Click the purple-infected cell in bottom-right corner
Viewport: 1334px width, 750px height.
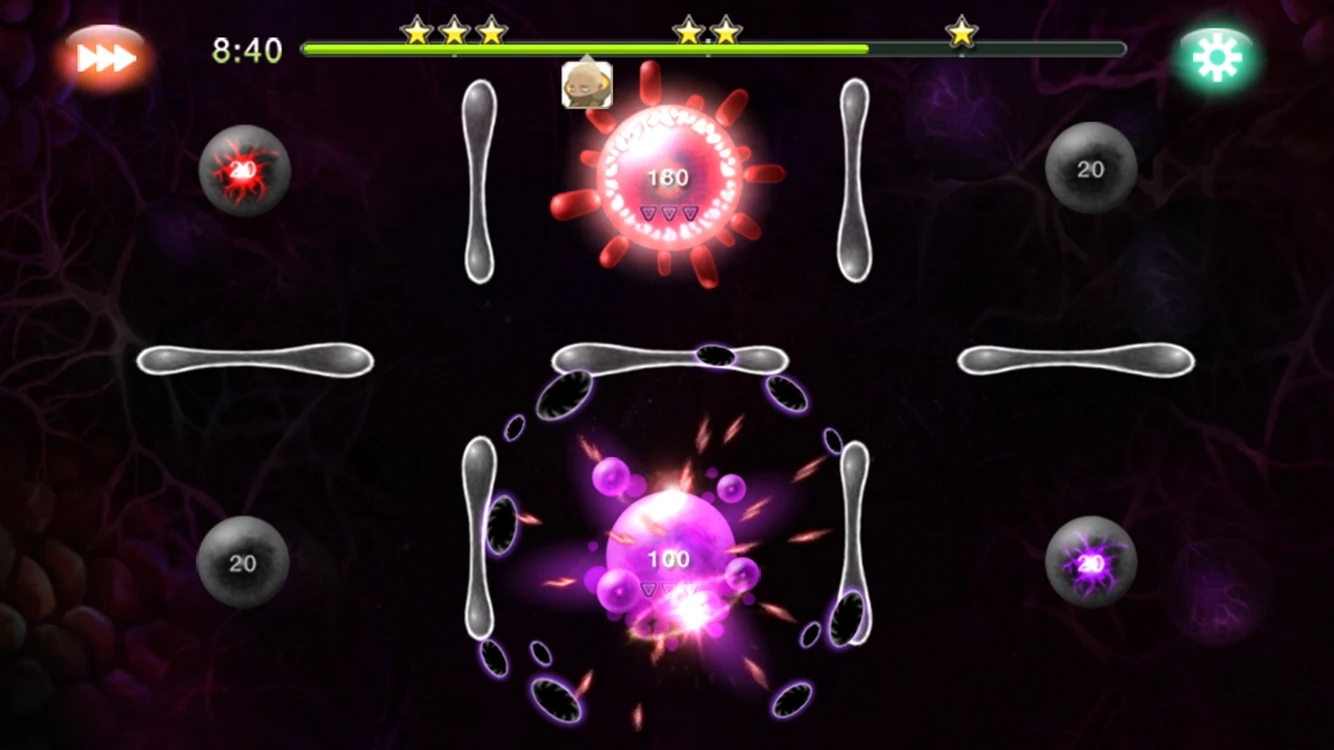[x=1090, y=564]
